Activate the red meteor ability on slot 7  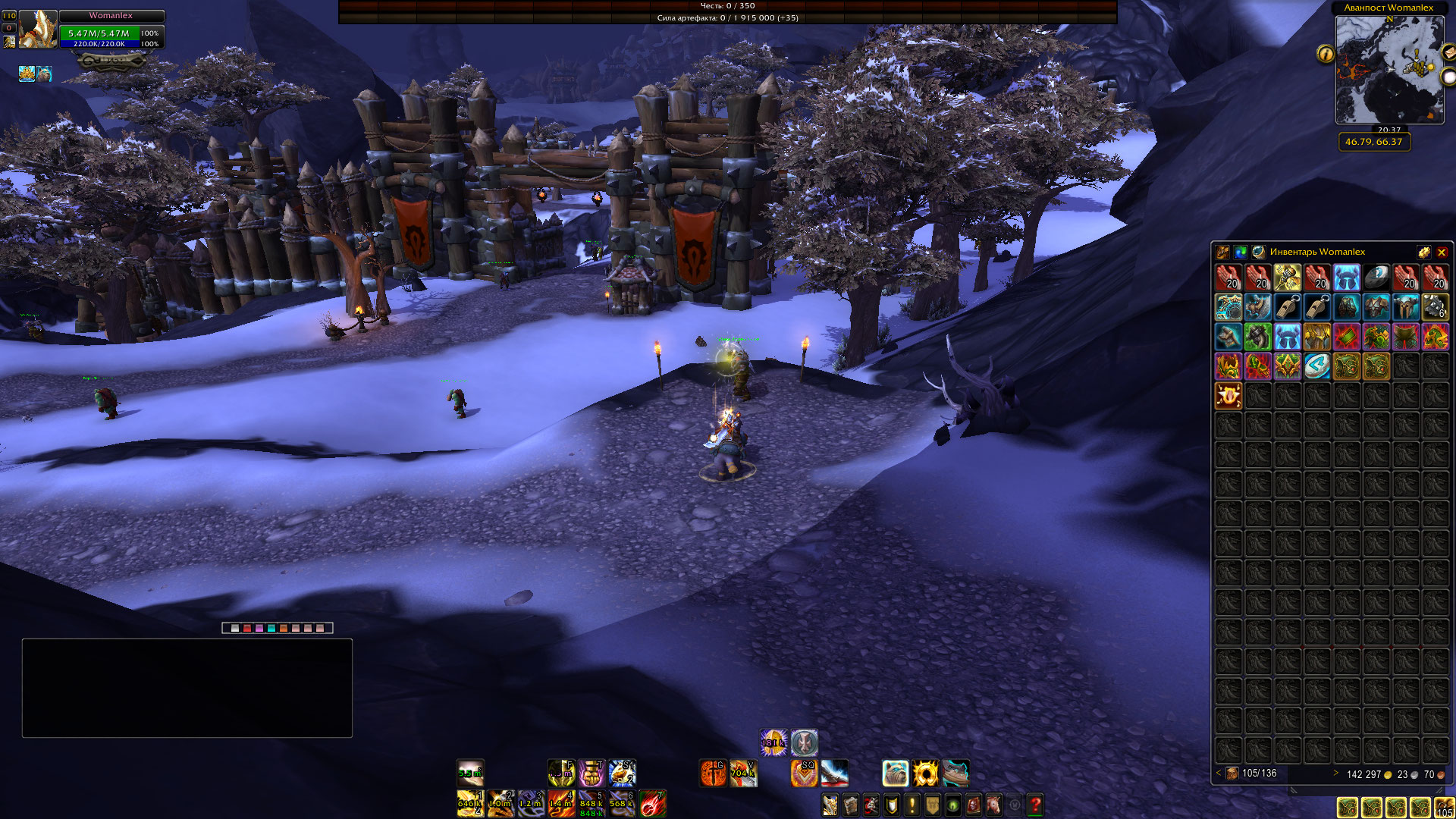pos(652,804)
